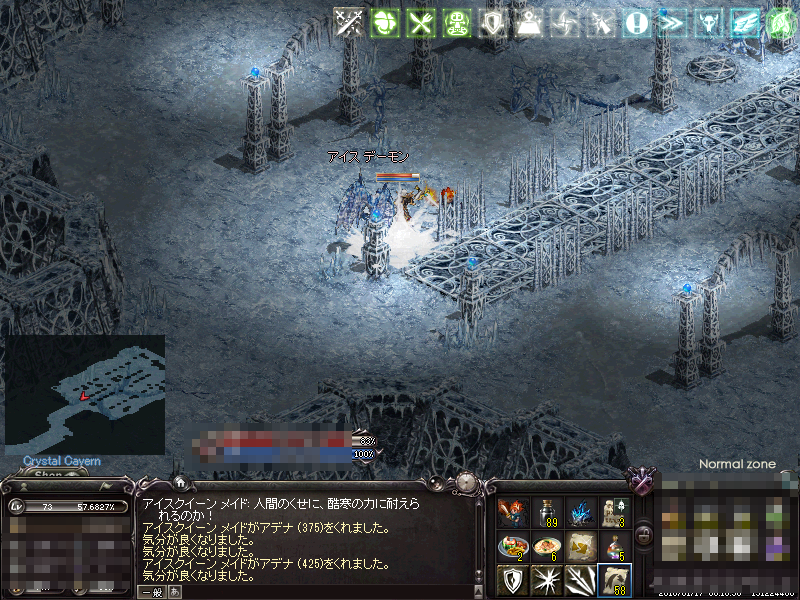Select the 一般 chat channel tab

coord(152,592)
